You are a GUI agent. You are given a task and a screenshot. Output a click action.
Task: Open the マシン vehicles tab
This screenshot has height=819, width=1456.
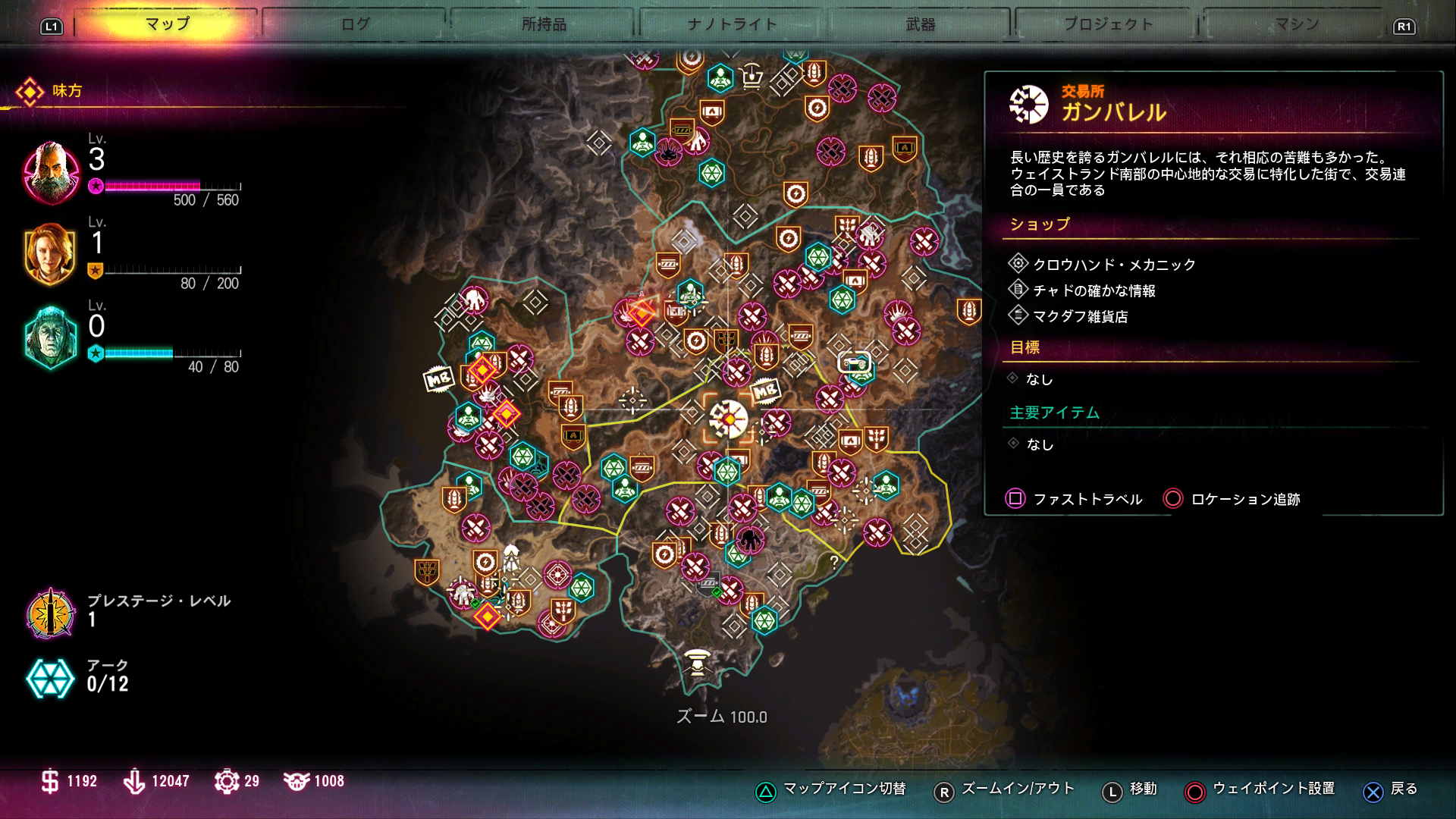point(1296,24)
